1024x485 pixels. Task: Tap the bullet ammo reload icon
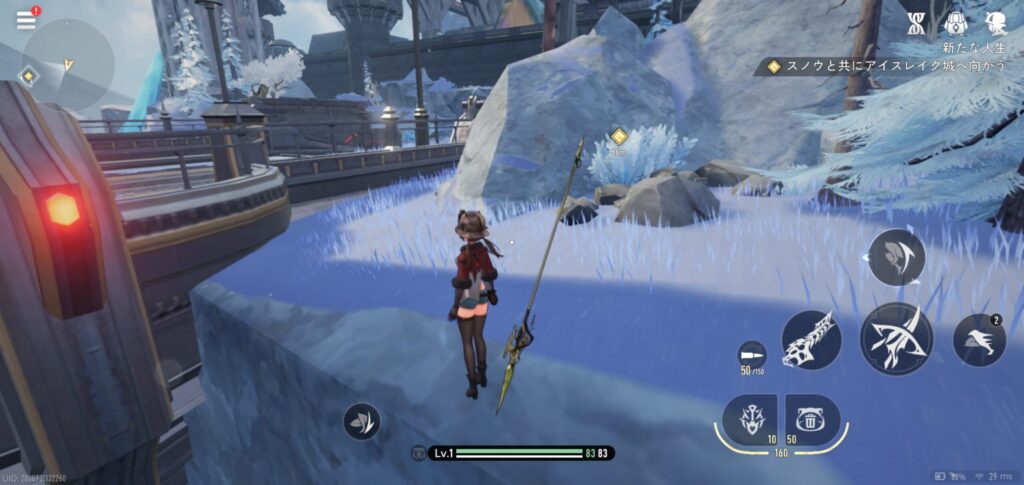pos(751,355)
